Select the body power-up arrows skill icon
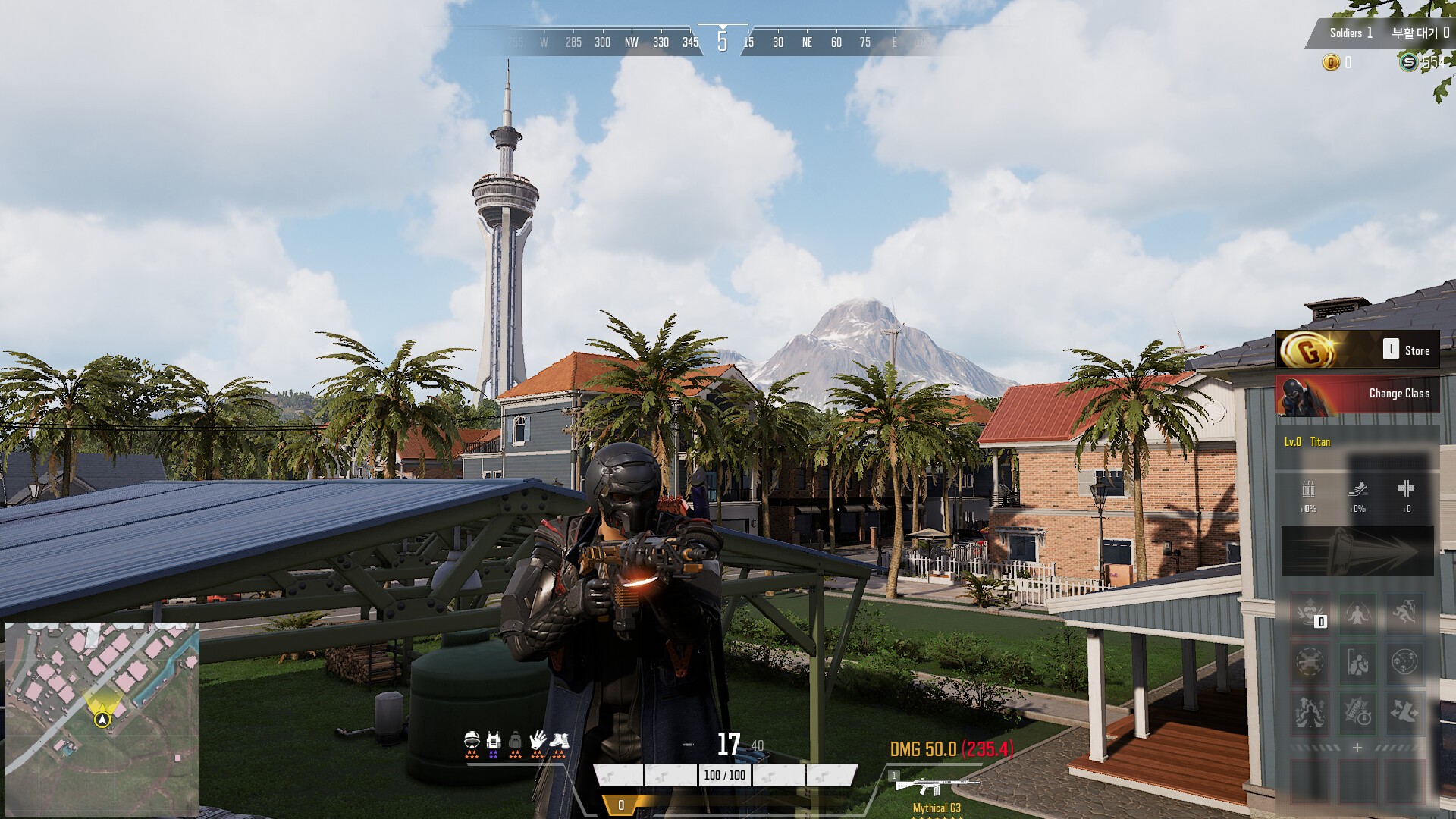Viewport: 1456px width, 819px height. click(1310, 711)
